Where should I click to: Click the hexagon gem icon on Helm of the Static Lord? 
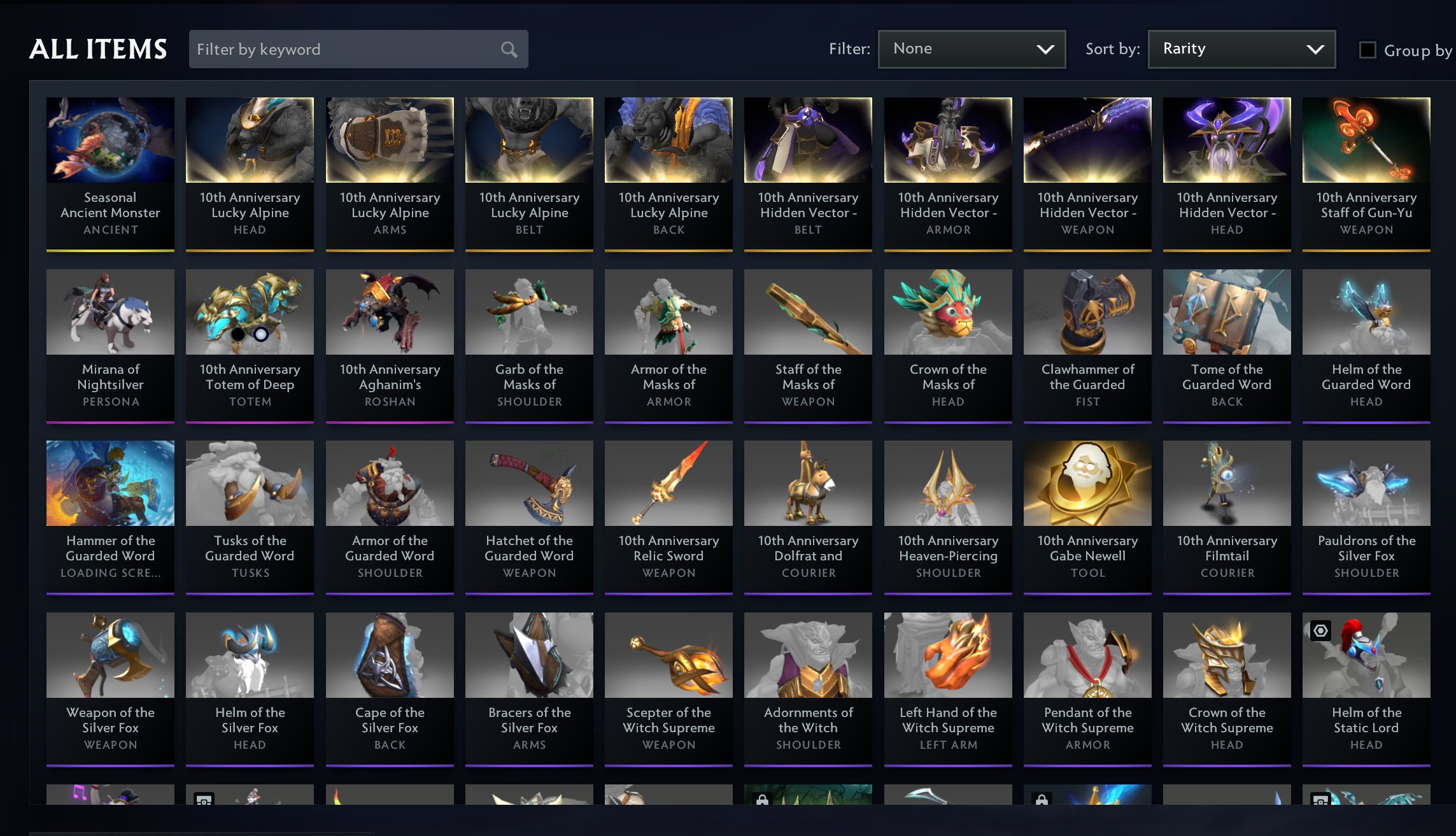tap(1320, 630)
